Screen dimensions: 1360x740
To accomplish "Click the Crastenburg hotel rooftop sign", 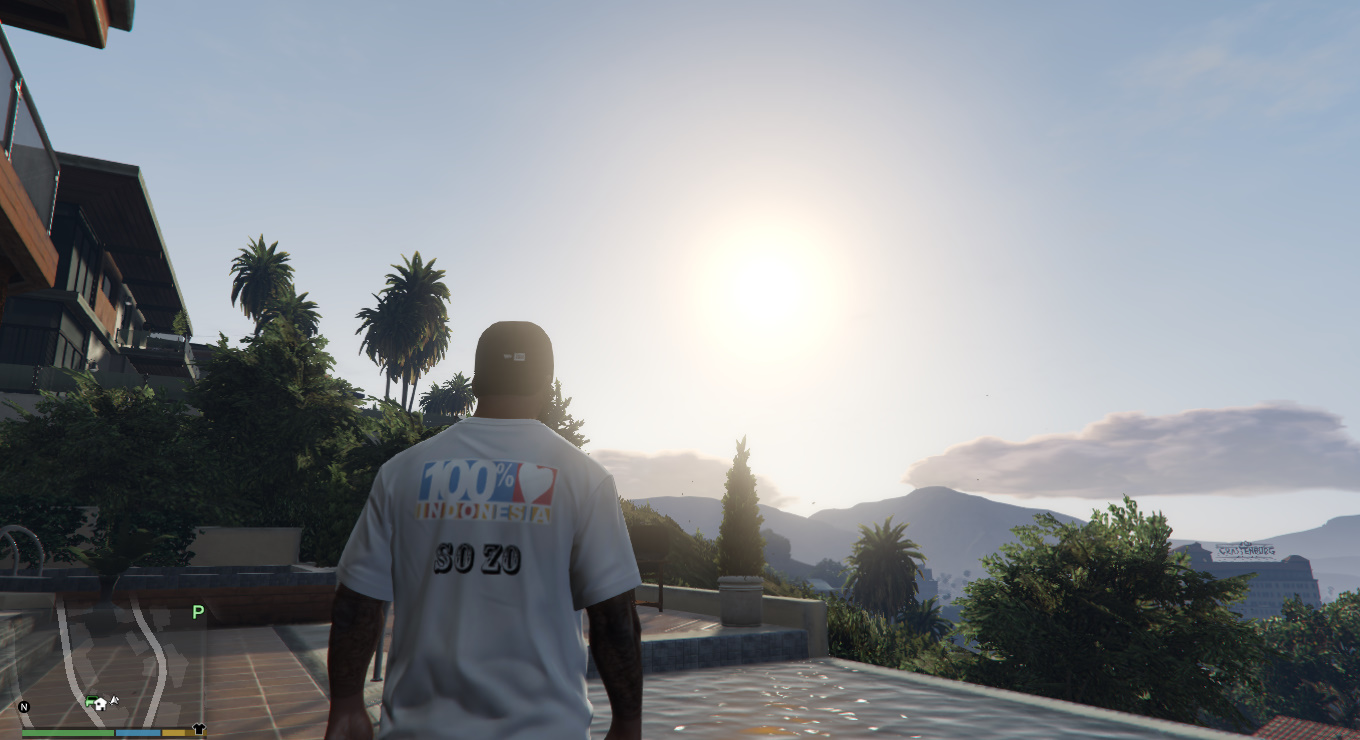I will 1244,548.
